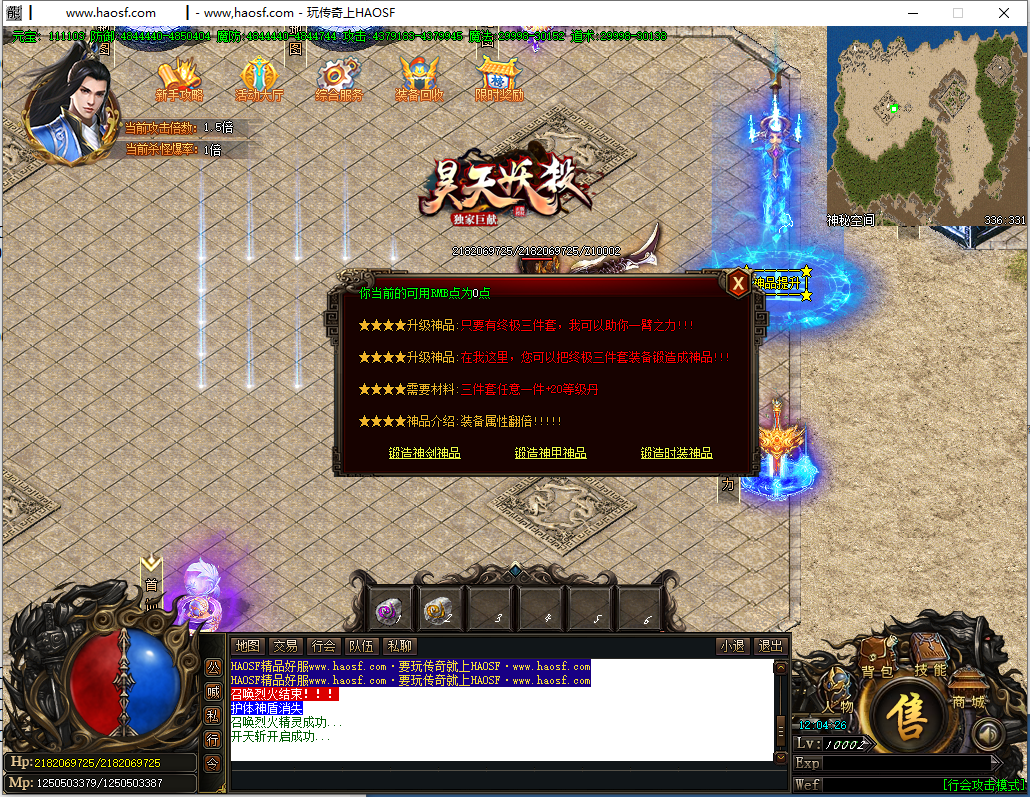The height and width of the screenshot is (797, 1030).
Task: Select the 锻造神甲神品 option
Action: pos(550,453)
